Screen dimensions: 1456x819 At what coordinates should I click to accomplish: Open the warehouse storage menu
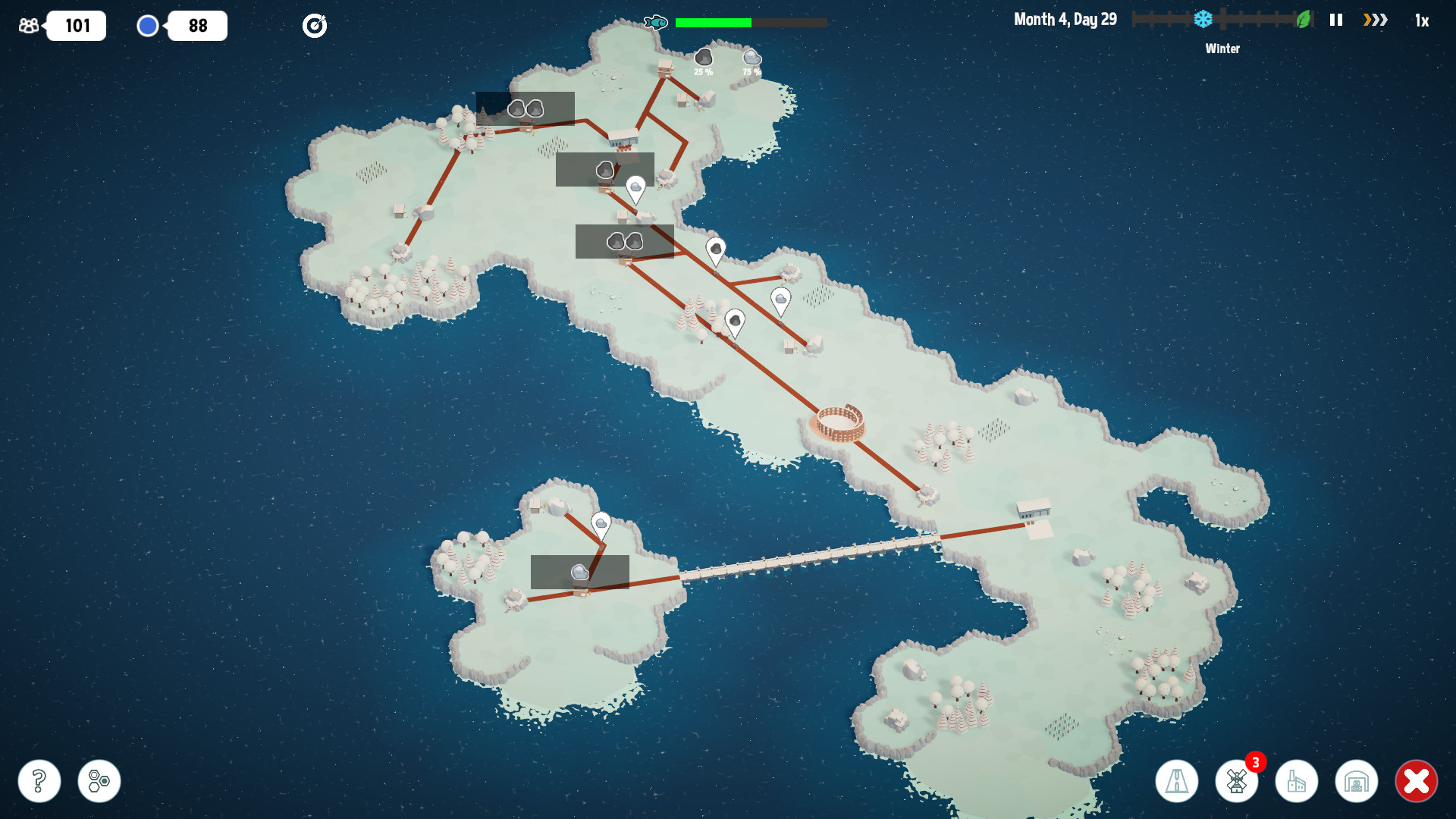tap(1357, 780)
